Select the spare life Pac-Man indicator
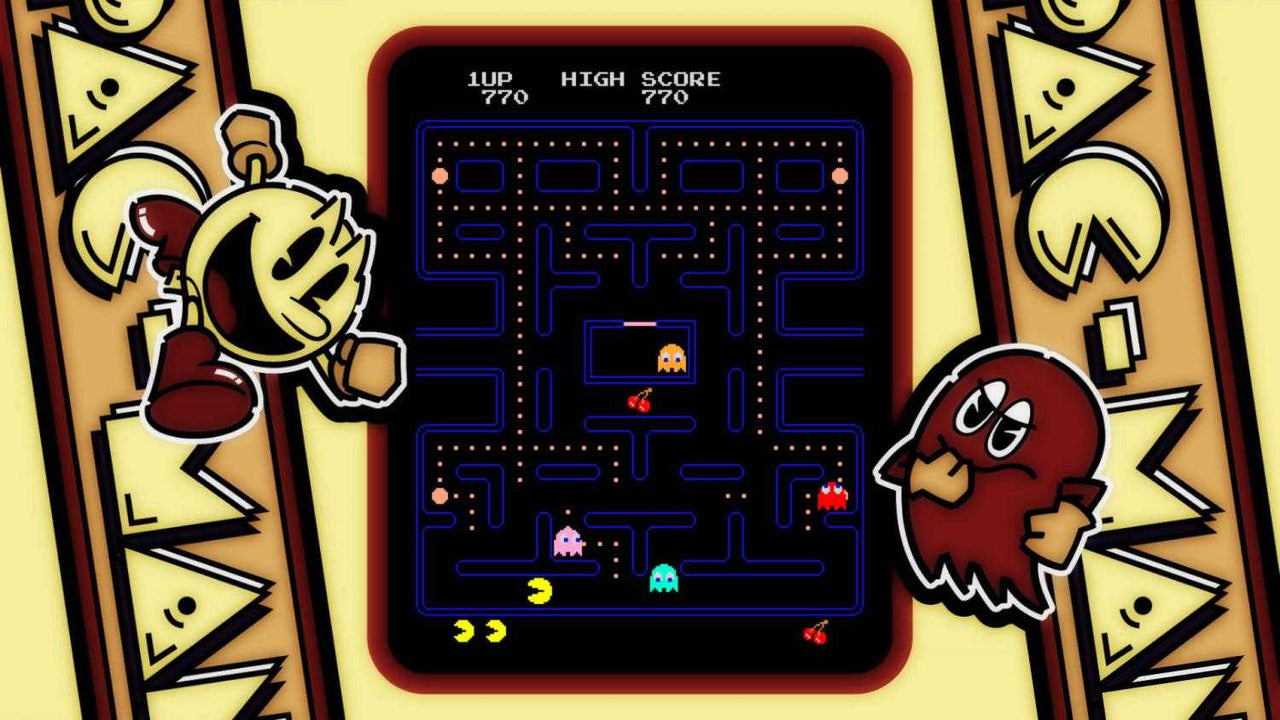This screenshot has height=720, width=1280. [x=462, y=629]
